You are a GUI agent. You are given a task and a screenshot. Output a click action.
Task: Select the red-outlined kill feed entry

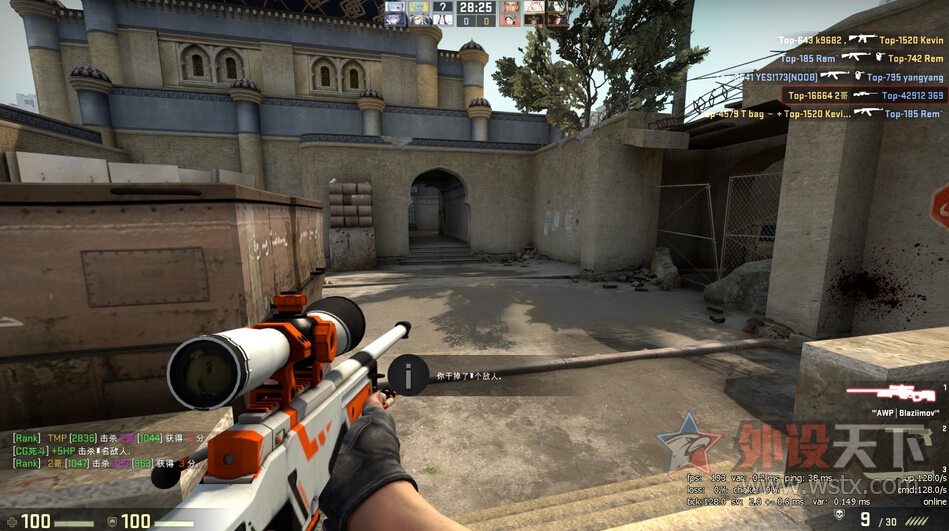[x=864, y=95]
